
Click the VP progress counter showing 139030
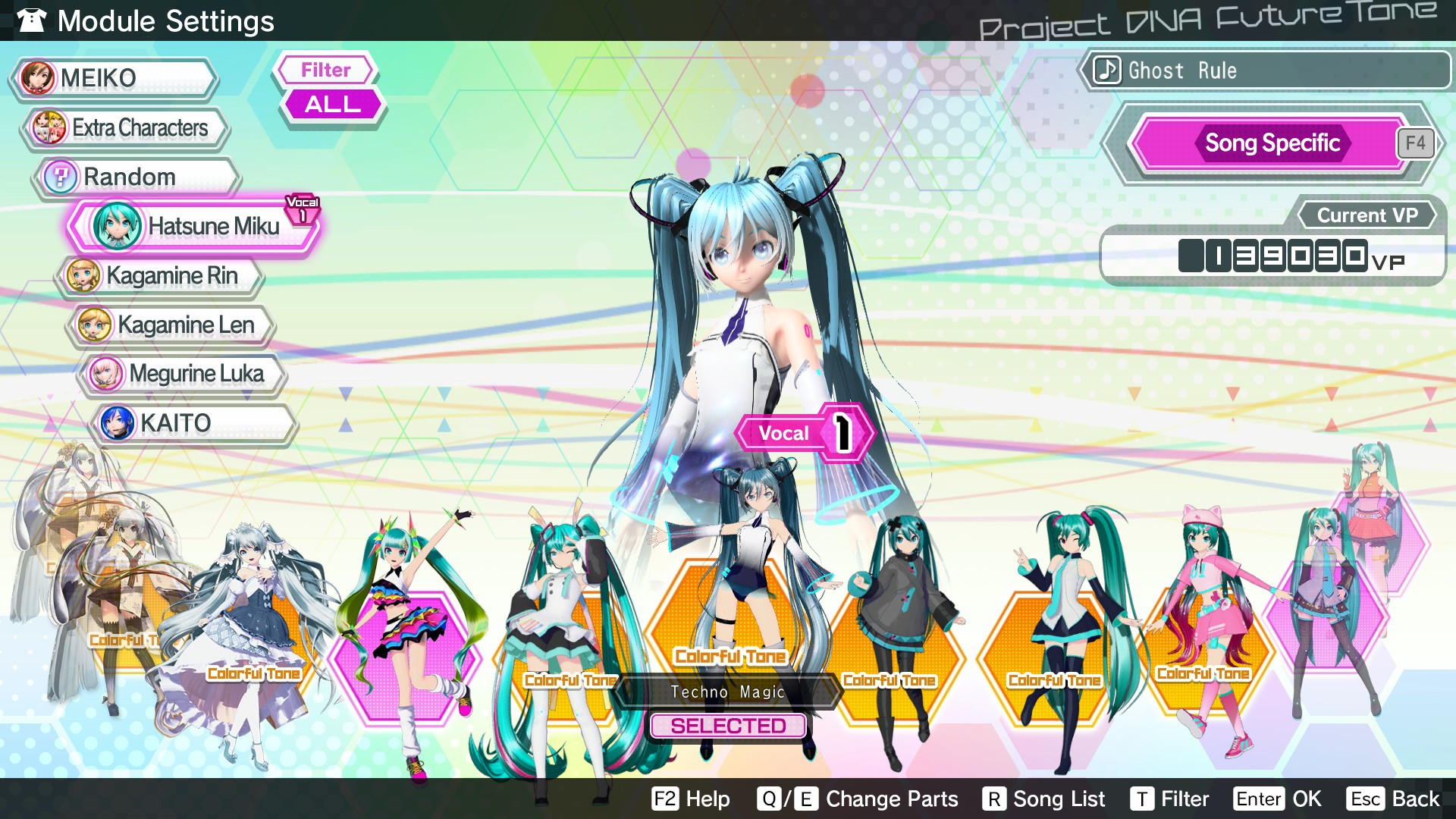point(1273,256)
